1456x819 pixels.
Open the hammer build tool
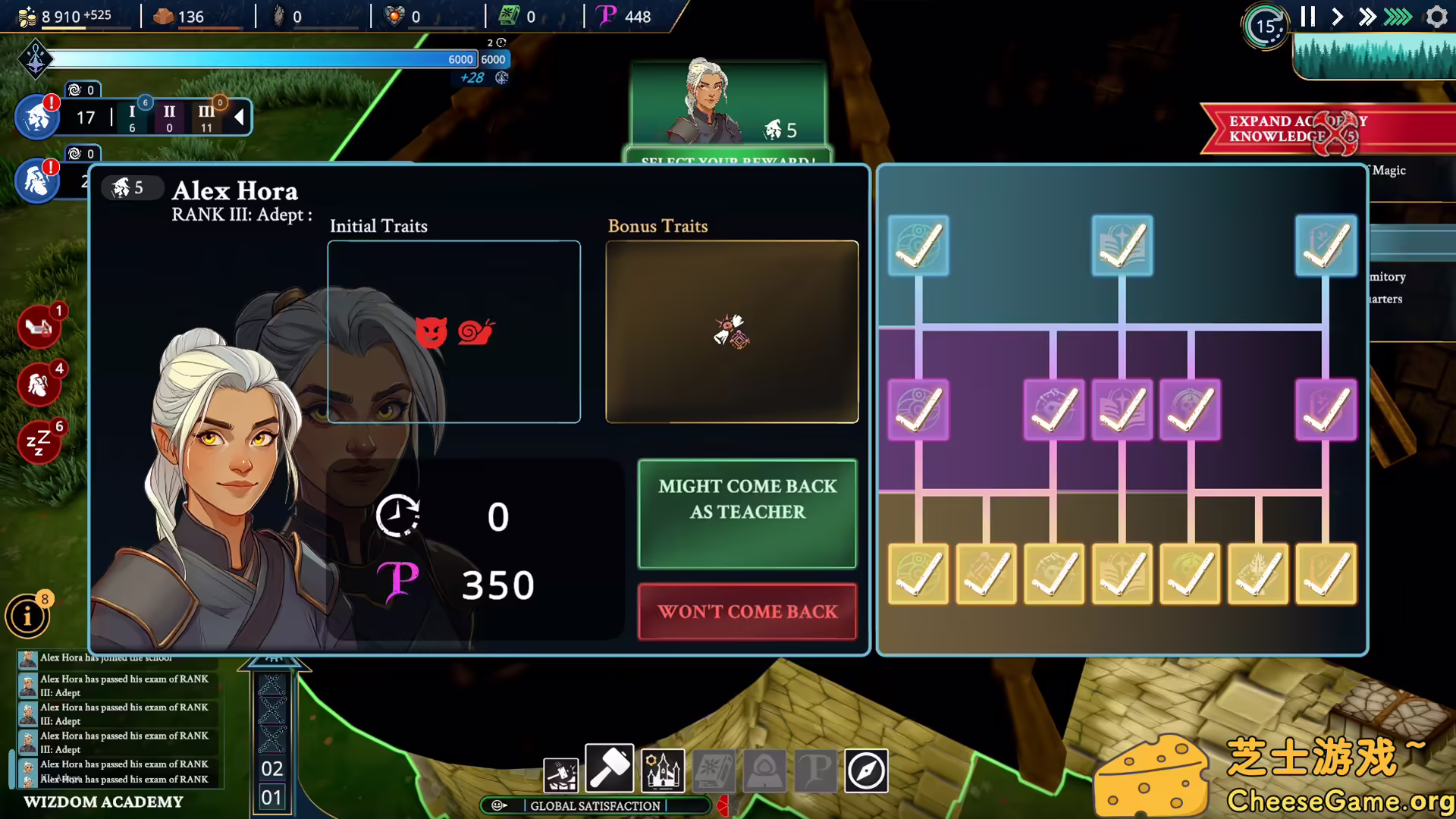pos(610,770)
